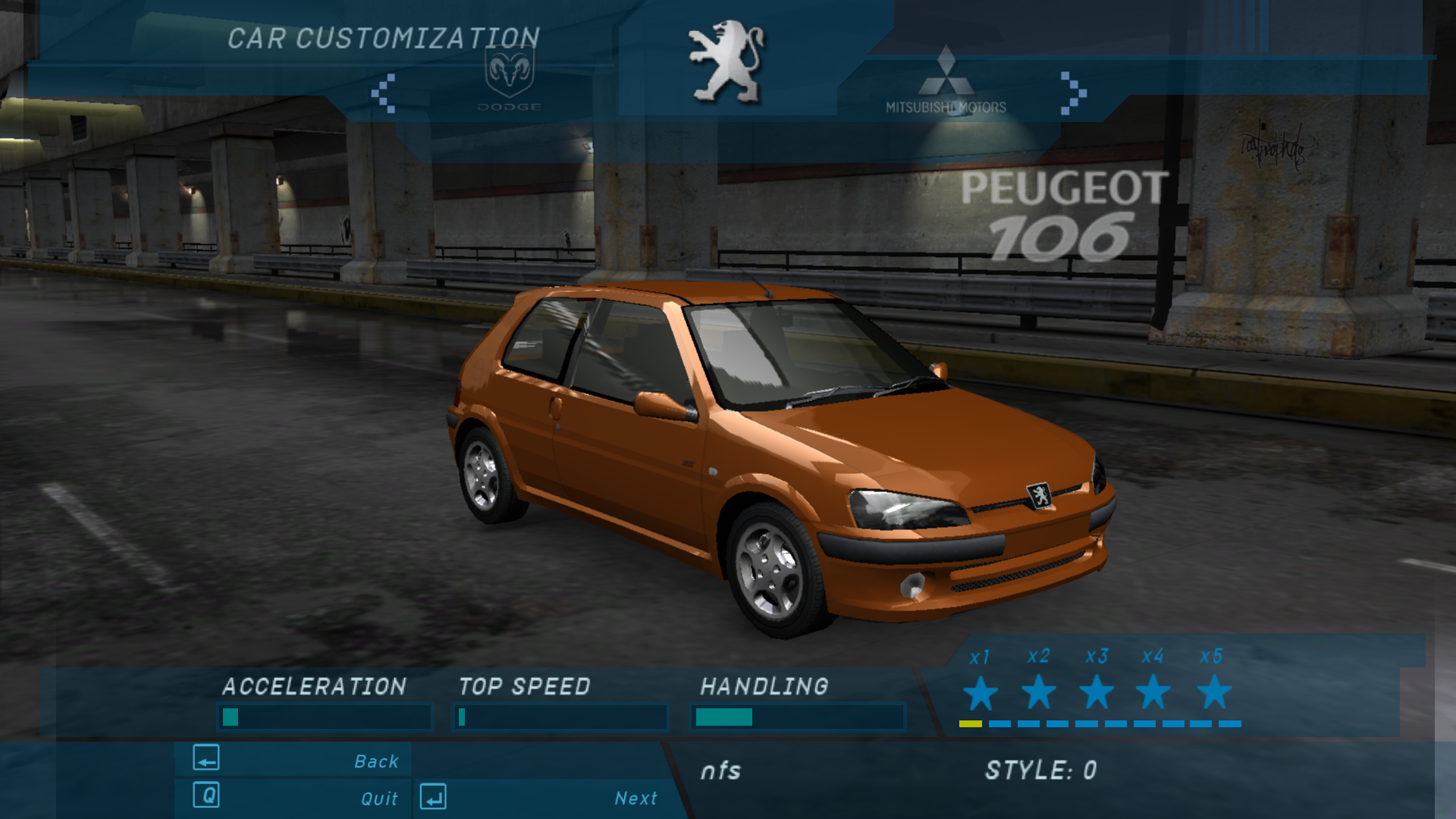Click the left arrow to browse previous manufacturer
Image resolution: width=1456 pixels, height=819 pixels.
coord(384,93)
